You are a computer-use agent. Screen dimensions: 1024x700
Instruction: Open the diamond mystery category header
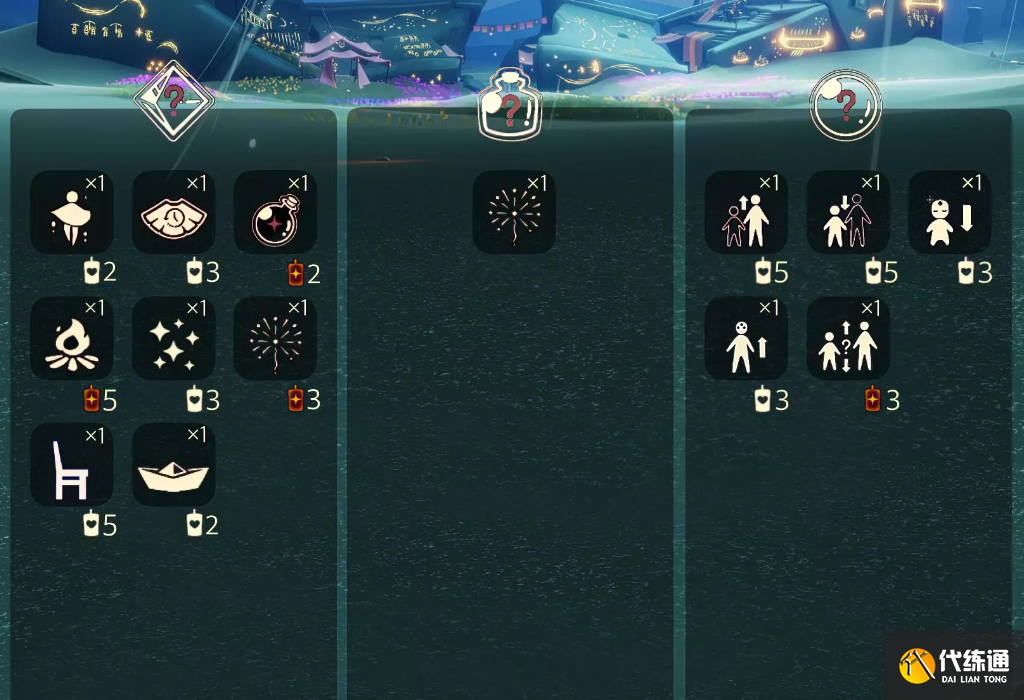[x=174, y=100]
